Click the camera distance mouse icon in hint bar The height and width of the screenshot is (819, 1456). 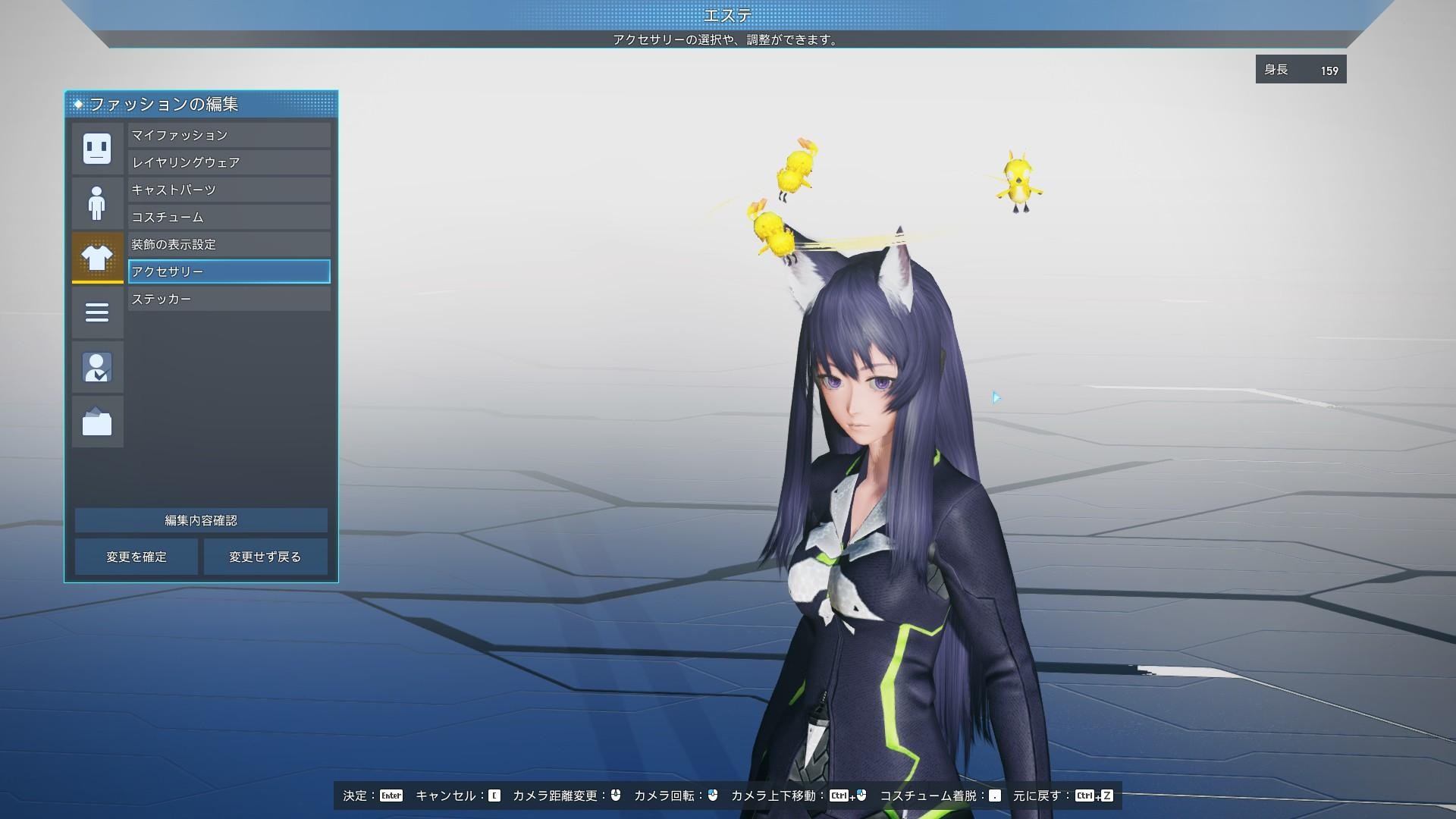tap(614, 796)
